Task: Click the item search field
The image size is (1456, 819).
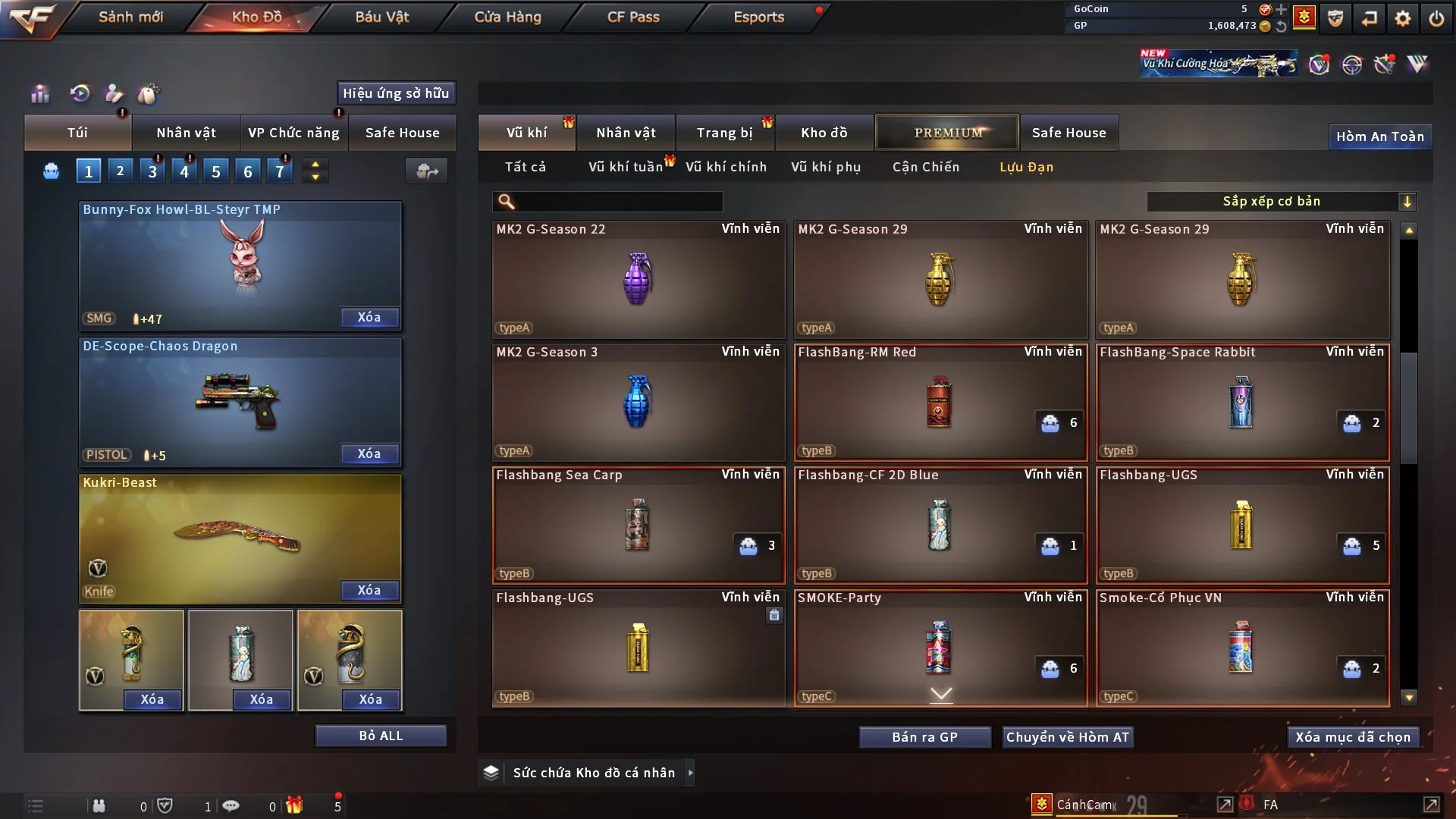Action: pos(618,202)
